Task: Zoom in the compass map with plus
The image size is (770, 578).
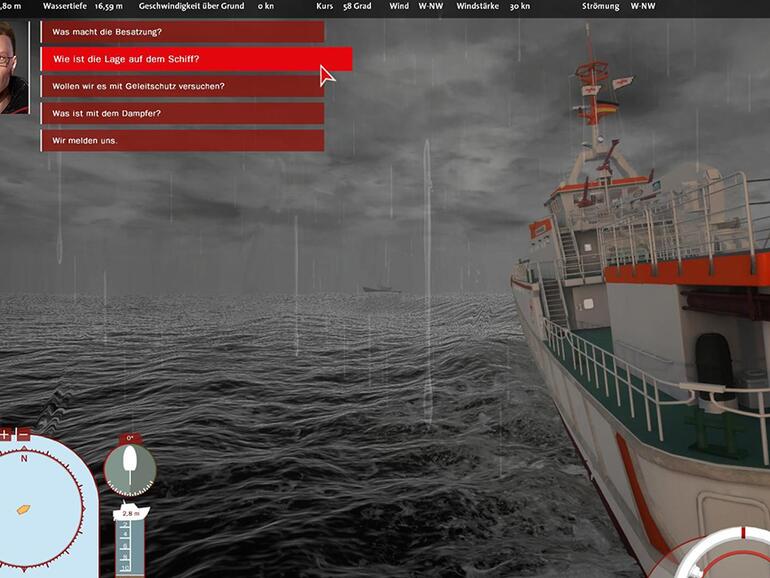Action: point(5,435)
